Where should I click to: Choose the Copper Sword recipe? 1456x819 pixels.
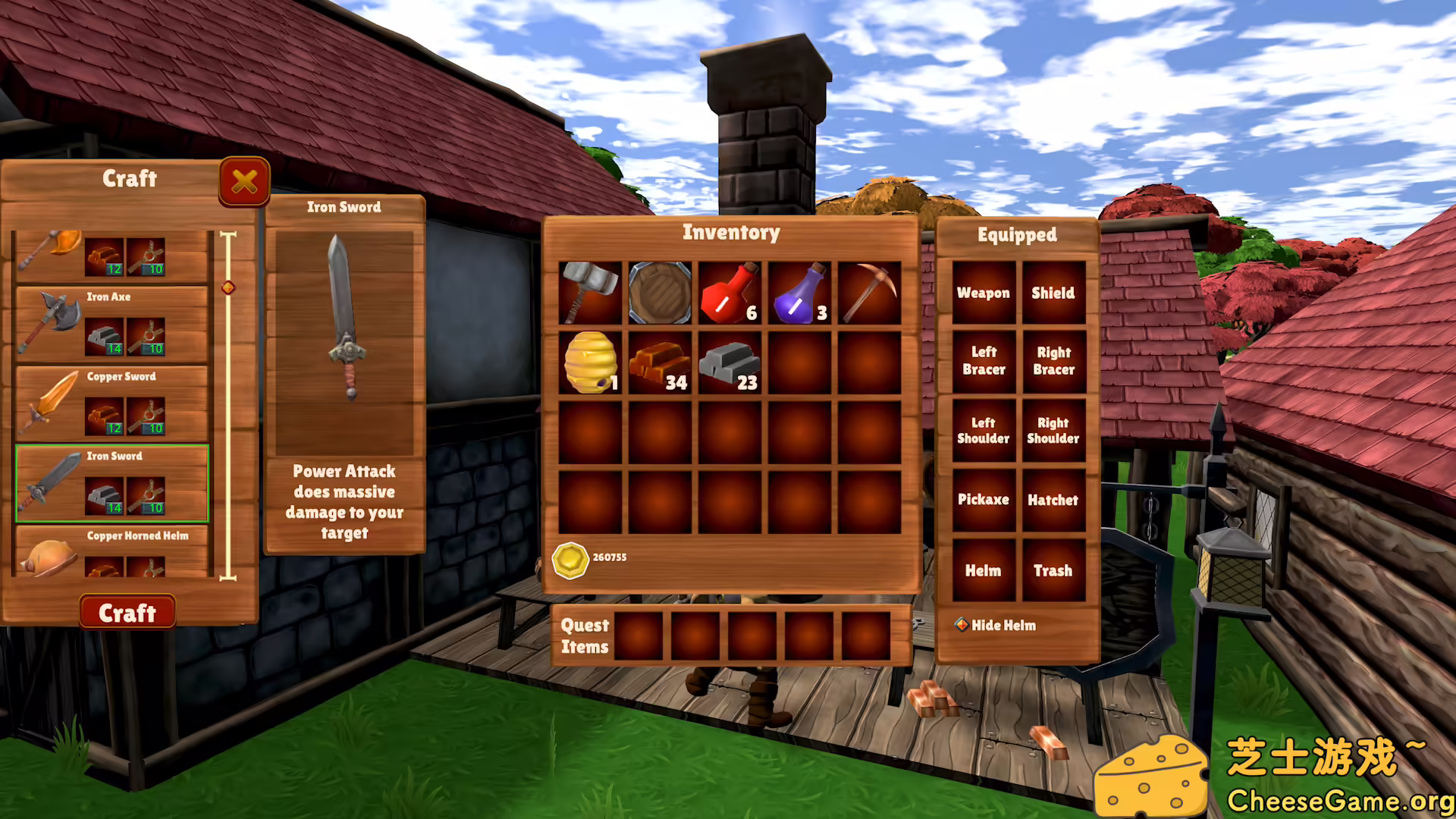point(111,403)
